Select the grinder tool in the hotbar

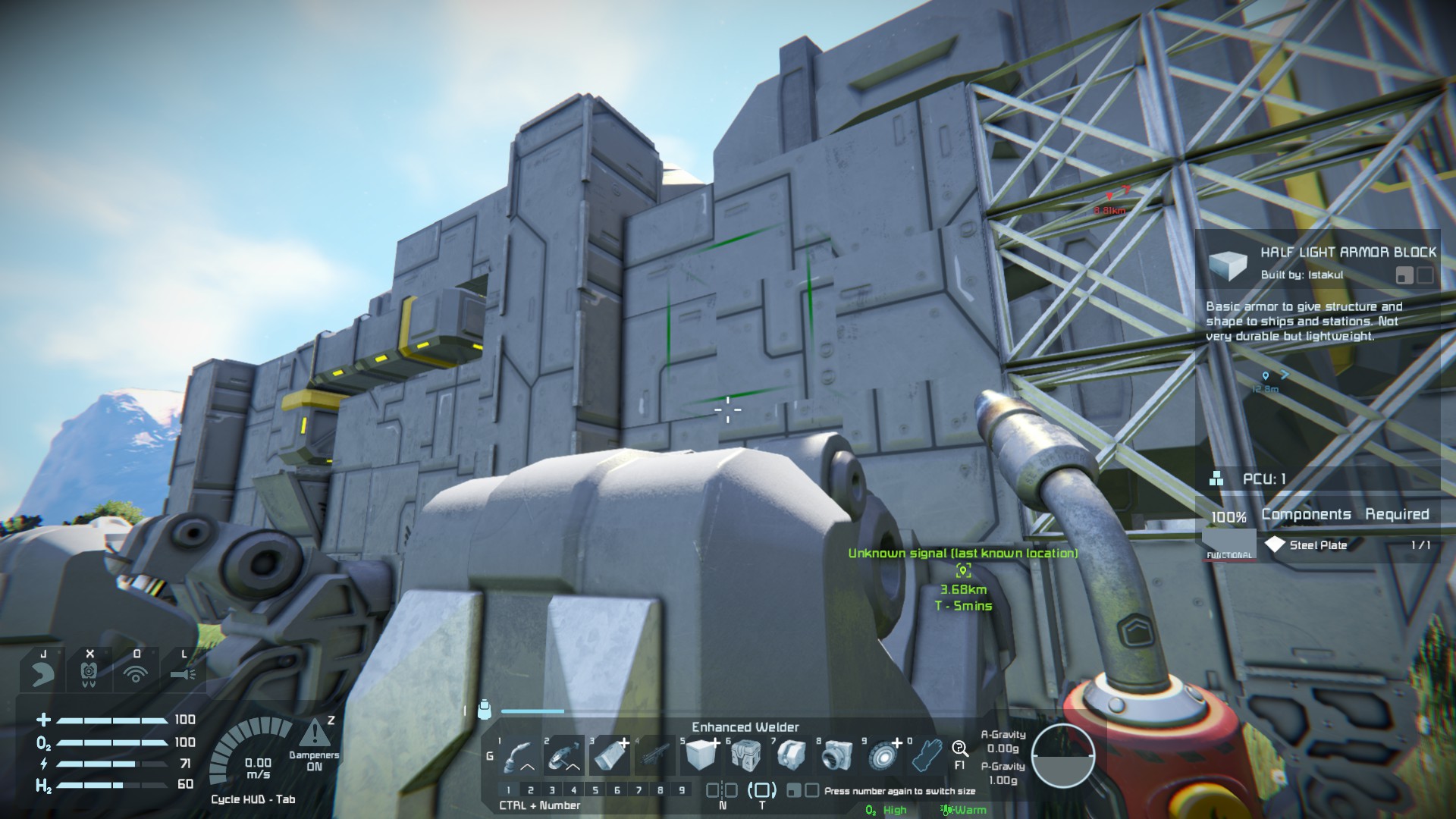[x=563, y=755]
